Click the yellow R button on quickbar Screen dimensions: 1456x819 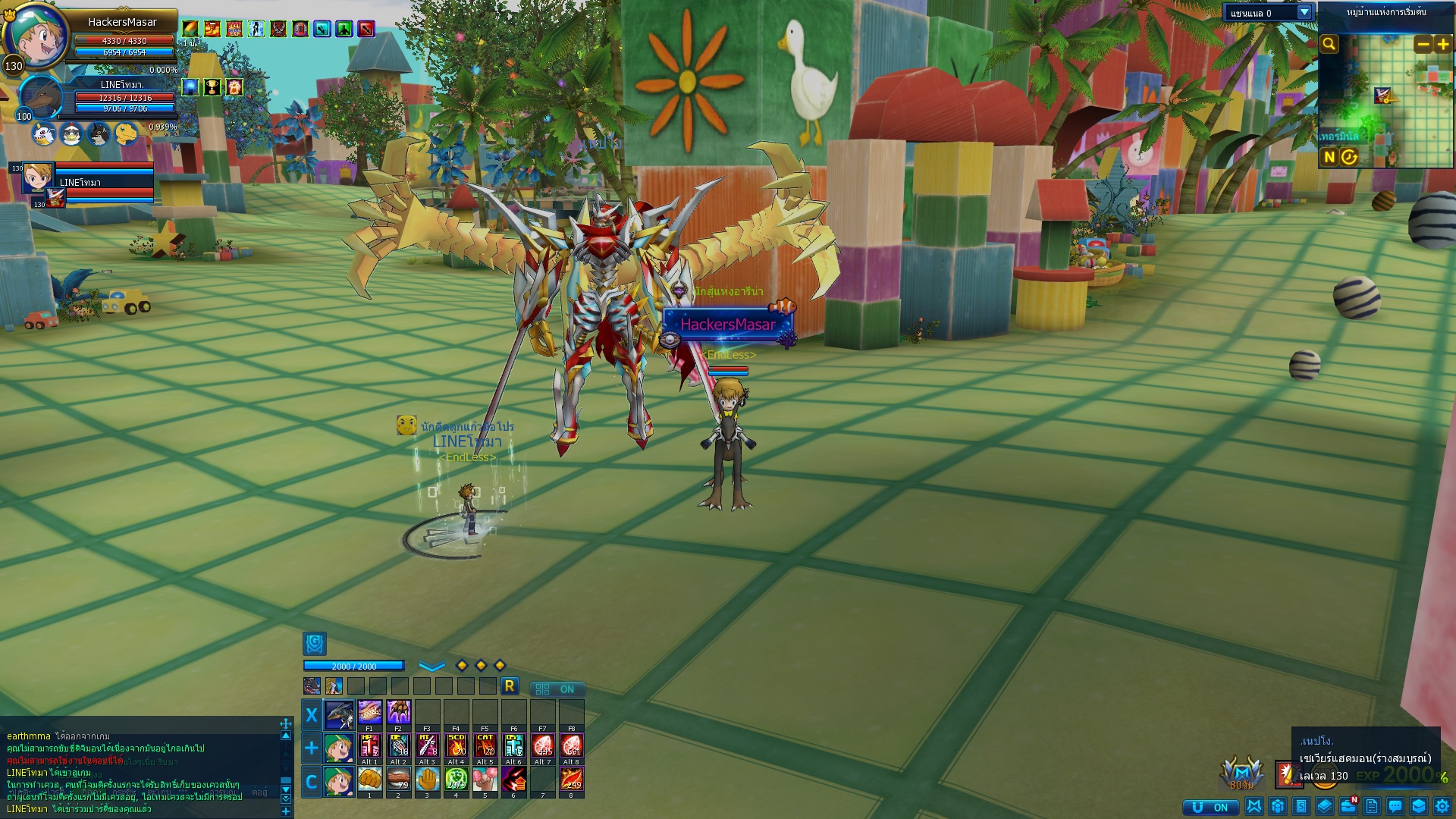[510, 686]
